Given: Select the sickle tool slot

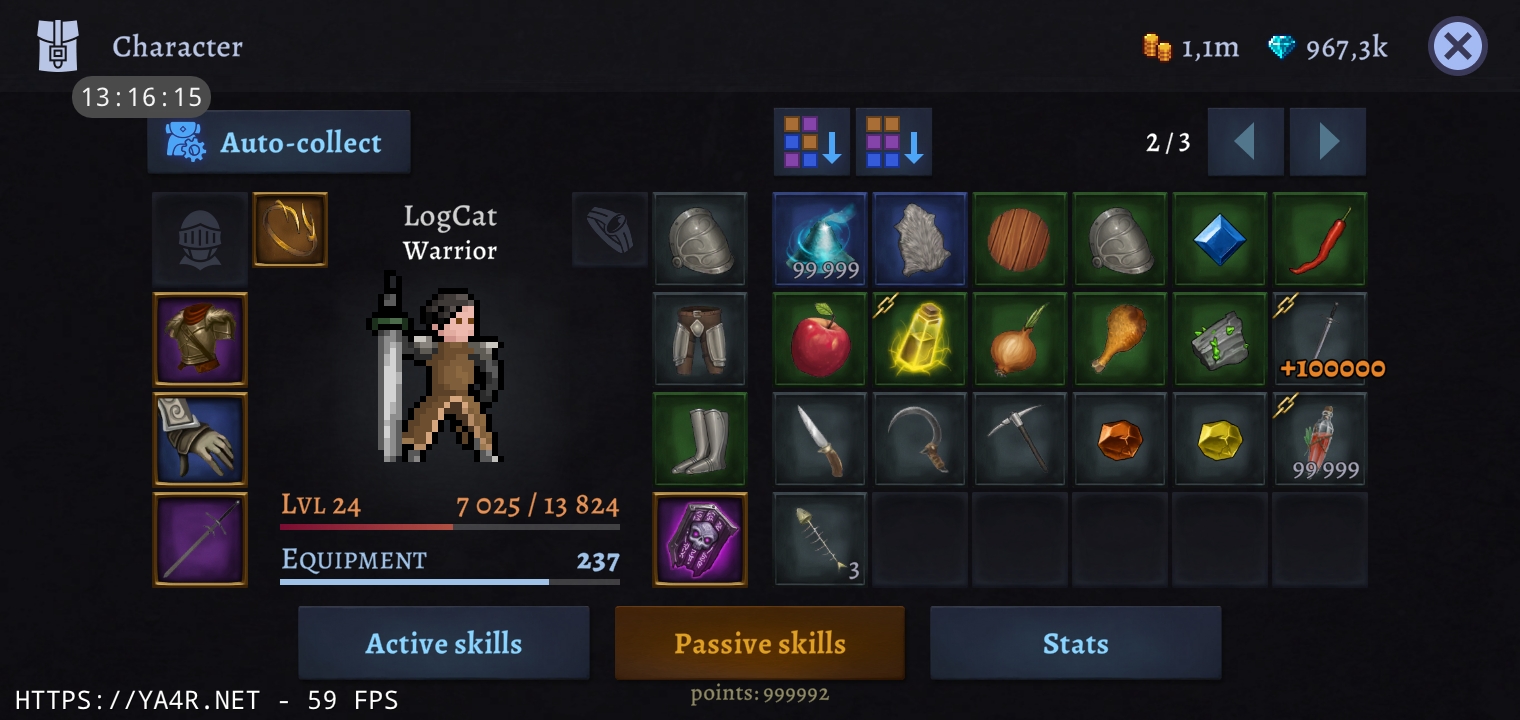Looking at the screenshot, I should 920,439.
